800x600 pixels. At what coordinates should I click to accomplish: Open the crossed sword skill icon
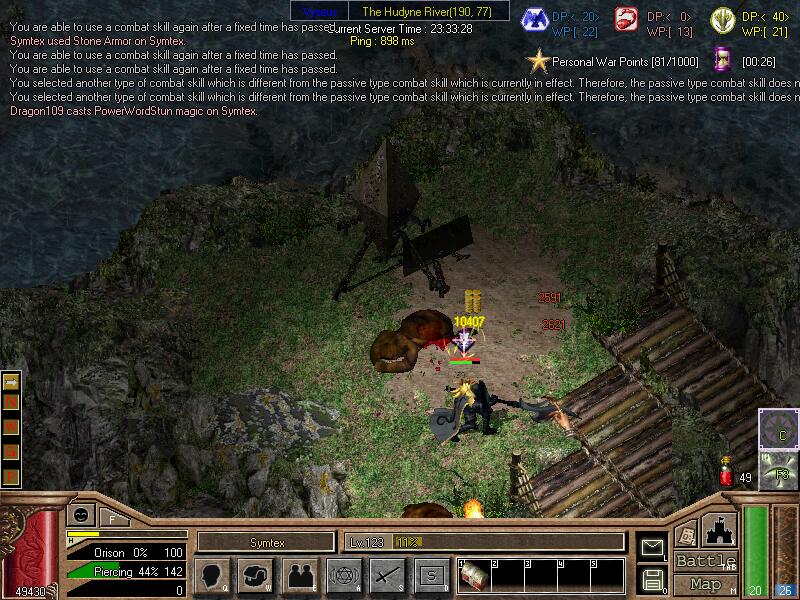(x=386, y=575)
